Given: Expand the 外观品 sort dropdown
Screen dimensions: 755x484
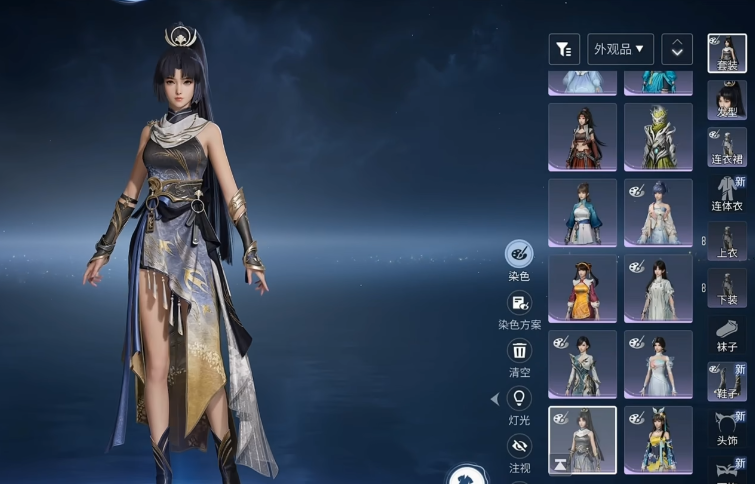Looking at the screenshot, I should pos(620,49).
